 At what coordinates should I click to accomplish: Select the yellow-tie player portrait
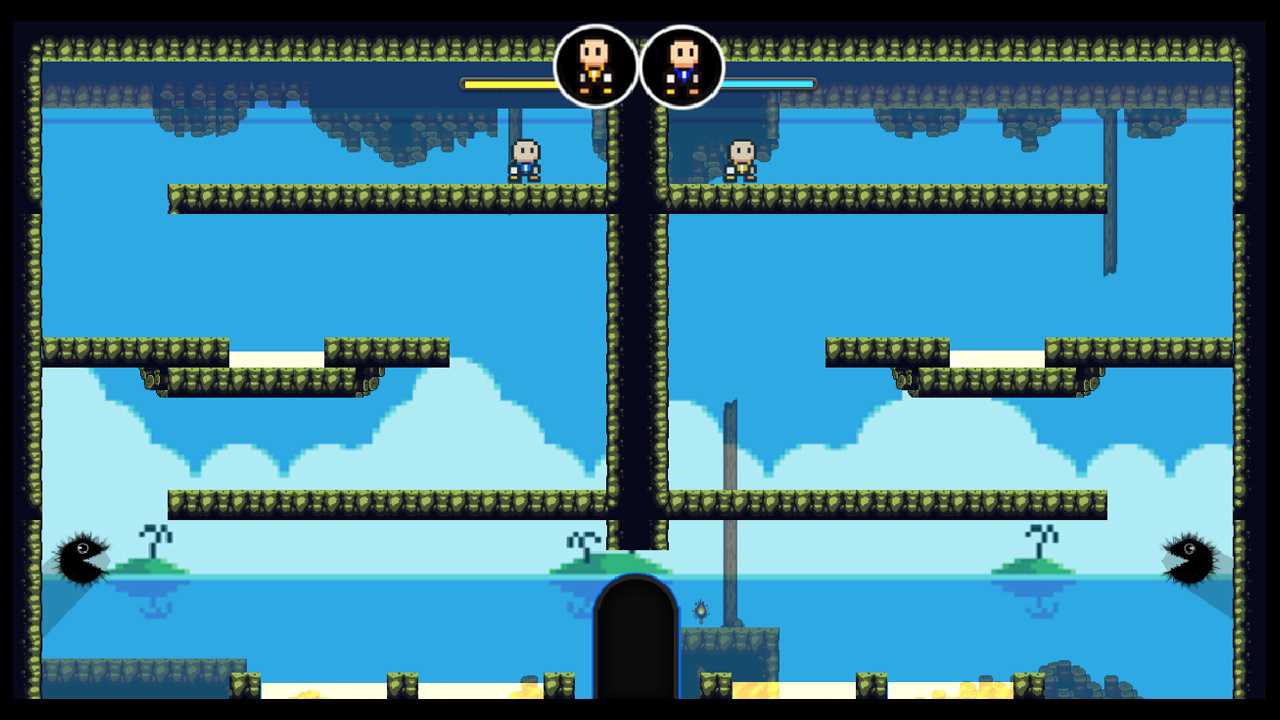(x=596, y=66)
